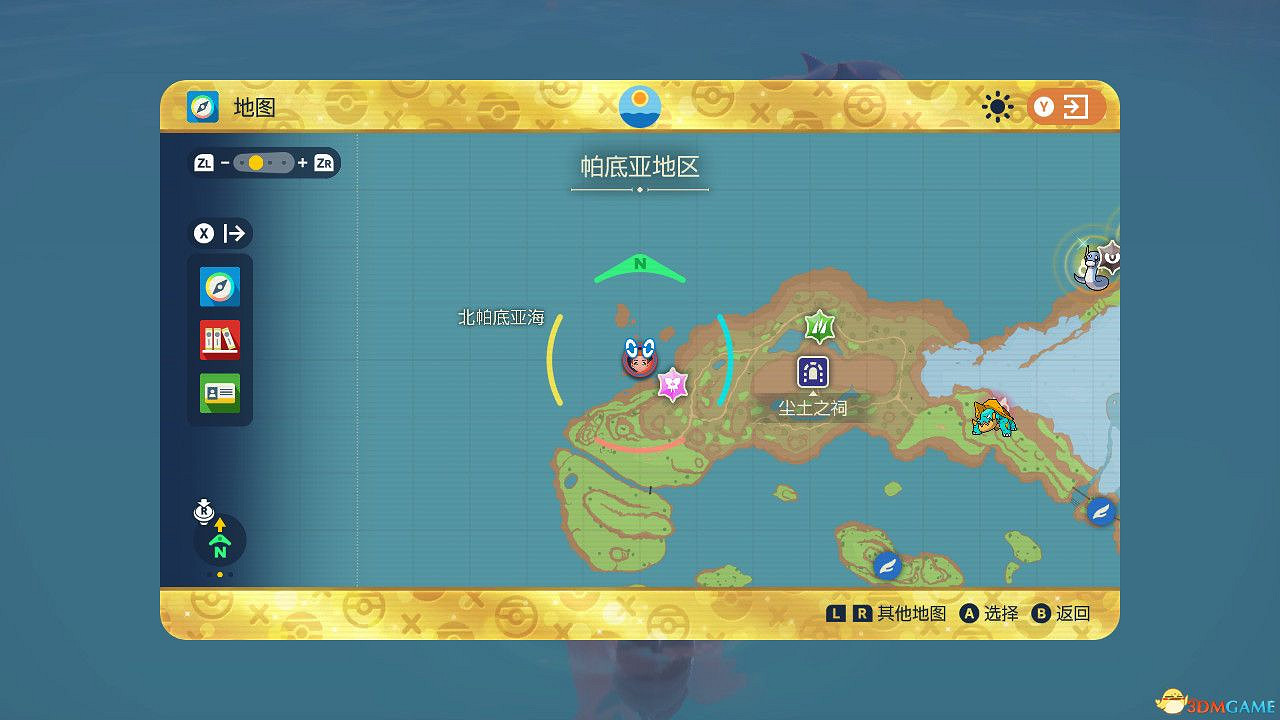Image resolution: width=1280 pixels, height=720 pixels.
Task: Select the compass map icon in left sidebar
Action: [219, 286]
